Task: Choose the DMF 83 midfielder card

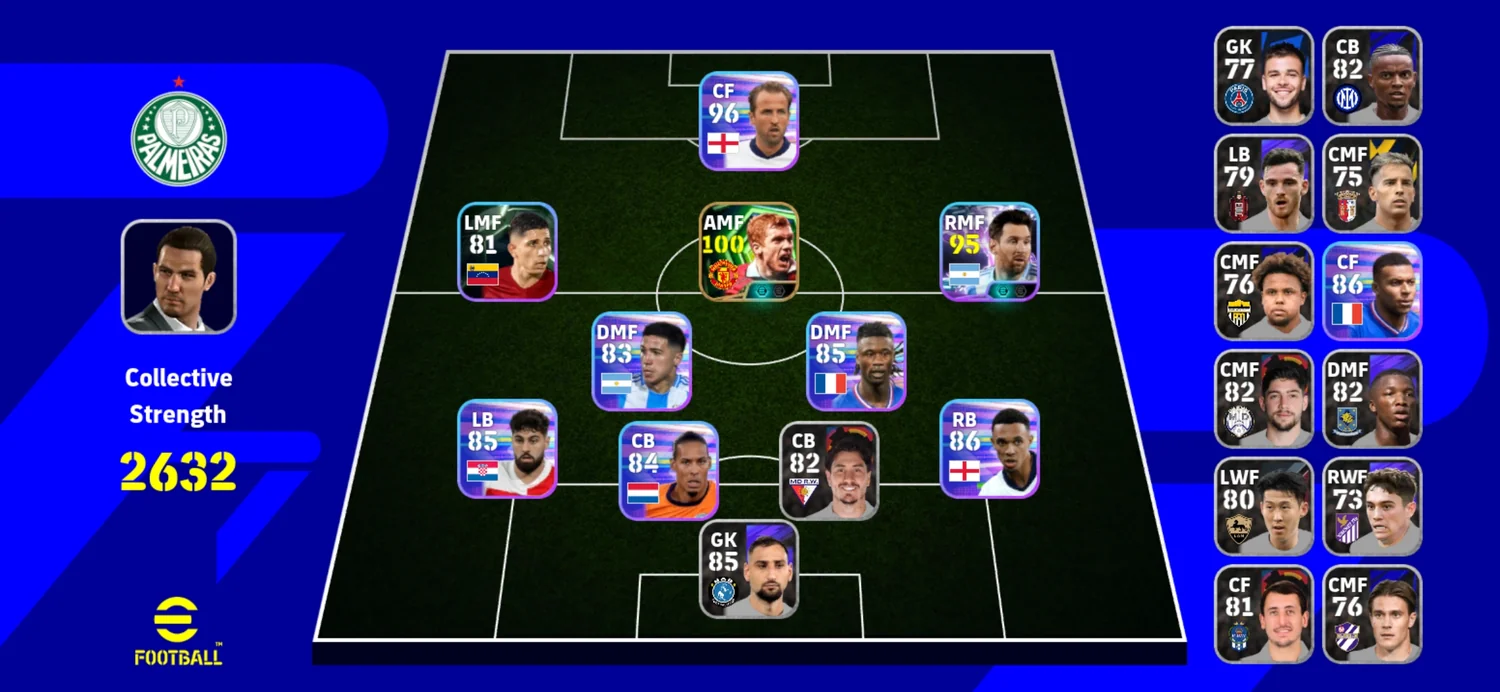Action: pyautogui.click(x=641, y=361)
